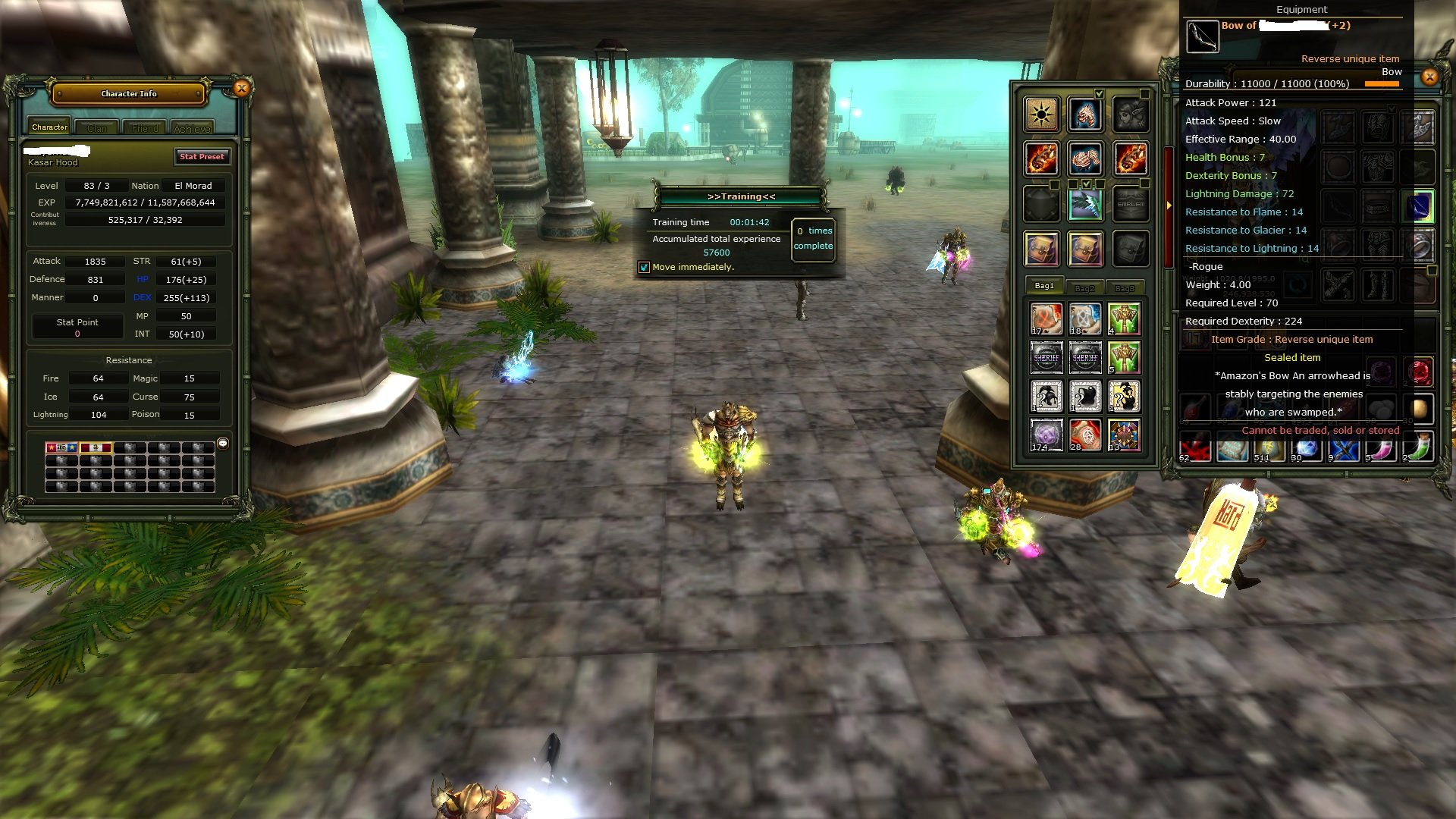
Task: Pick the blue scroll stack of 18
Action: click(1084, 319)
